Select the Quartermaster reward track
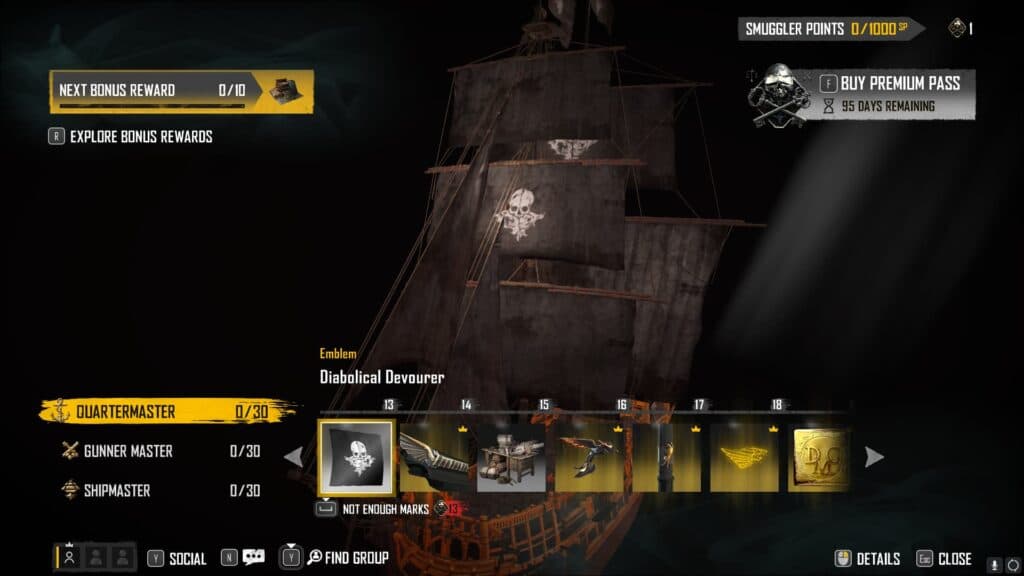Image resolution: width=1024 pixels, height=576 pixels. click(165, 411)
